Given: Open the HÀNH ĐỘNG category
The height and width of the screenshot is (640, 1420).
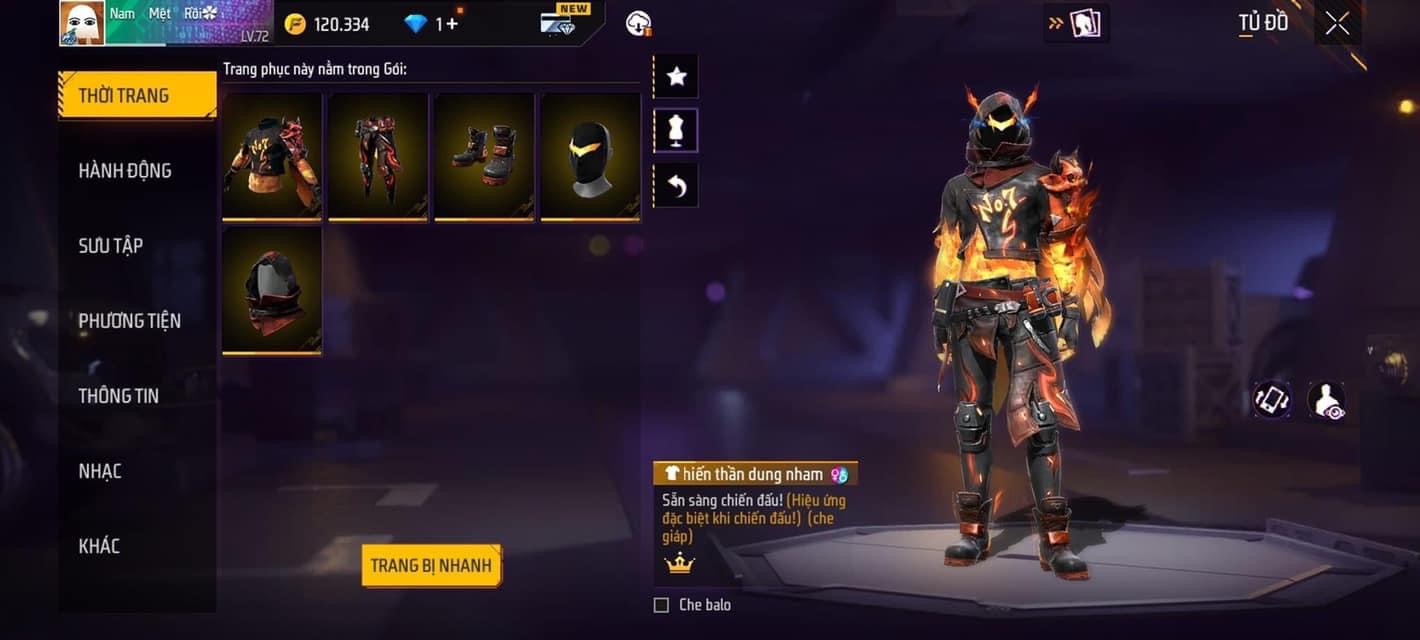Looking at the screenshot, I should pos(125,171).
